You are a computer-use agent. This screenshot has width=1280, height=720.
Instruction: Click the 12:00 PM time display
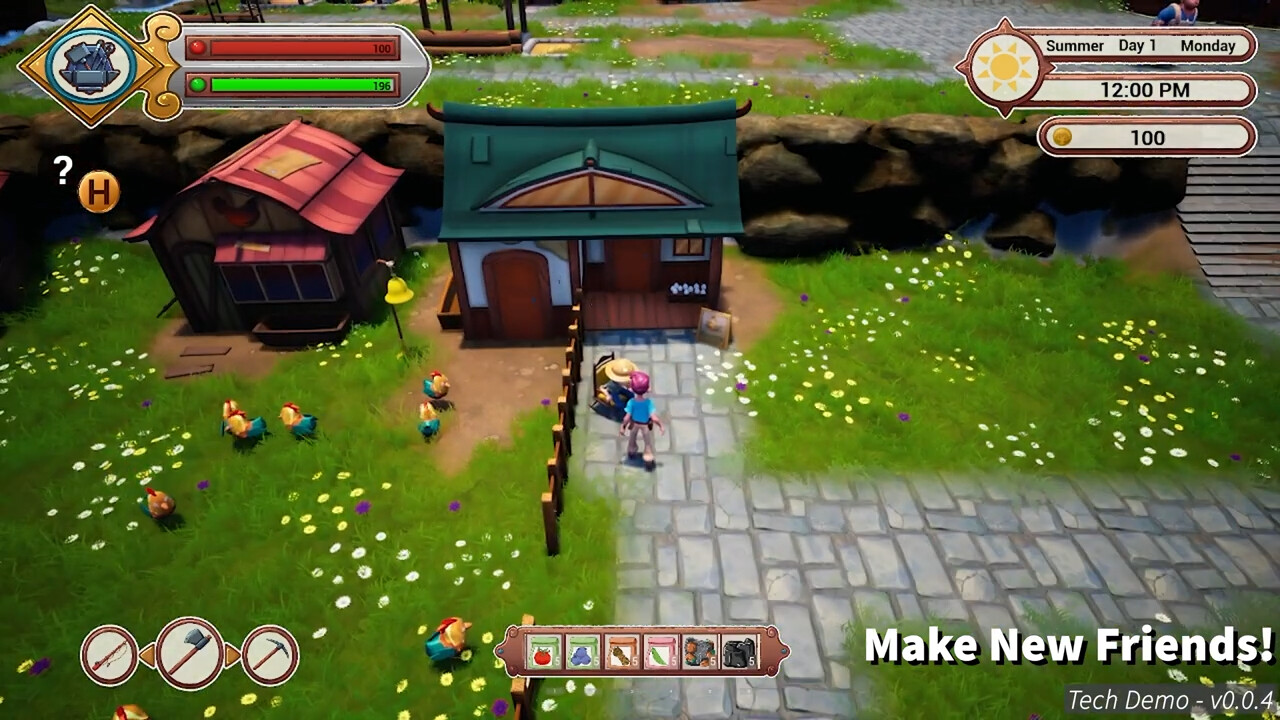click(x=1147, y=90)
